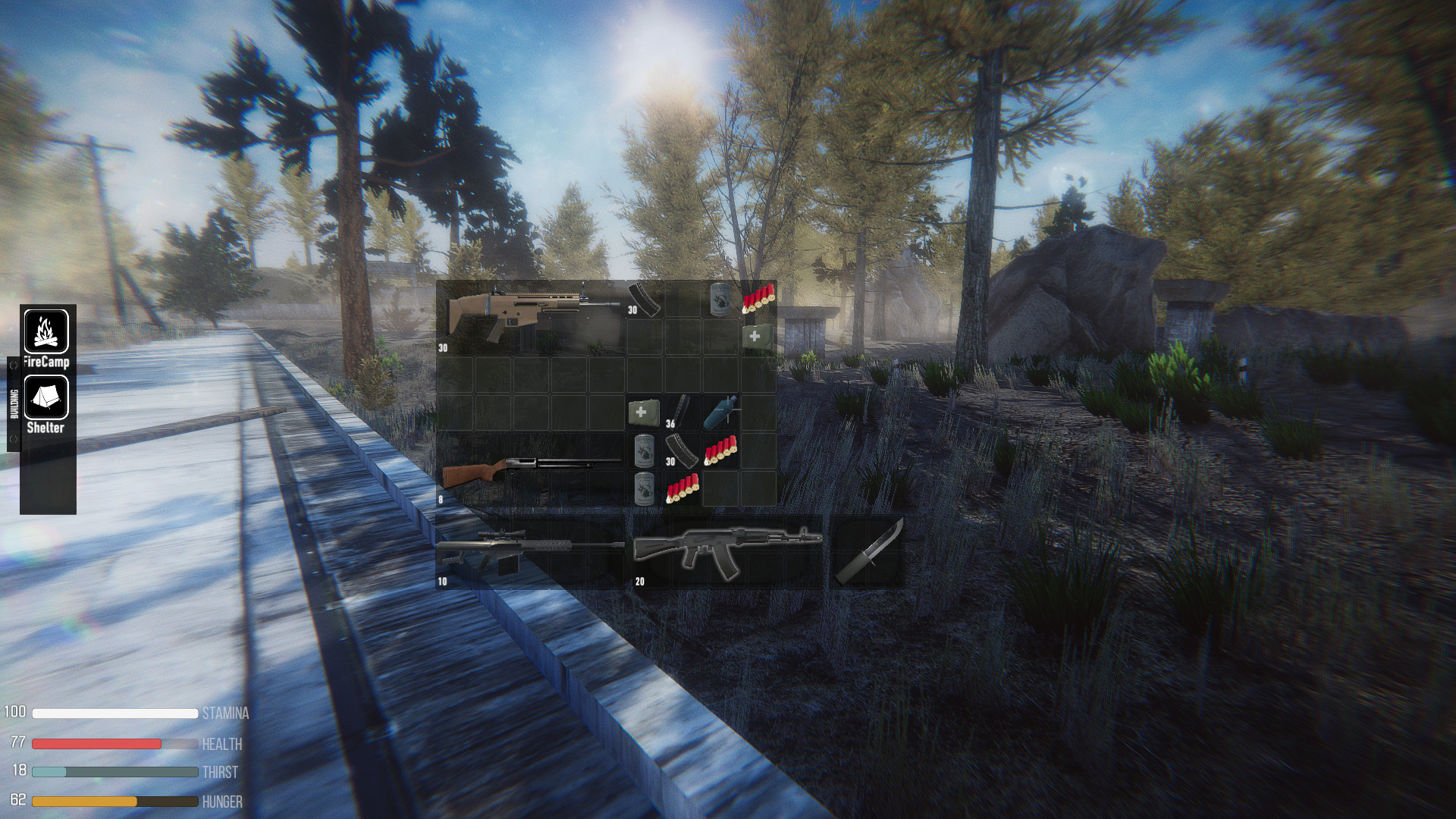Grab the green medkit next to the shells
The height and width of the screenshot is (819, 1456).
[x=755, y=334]
